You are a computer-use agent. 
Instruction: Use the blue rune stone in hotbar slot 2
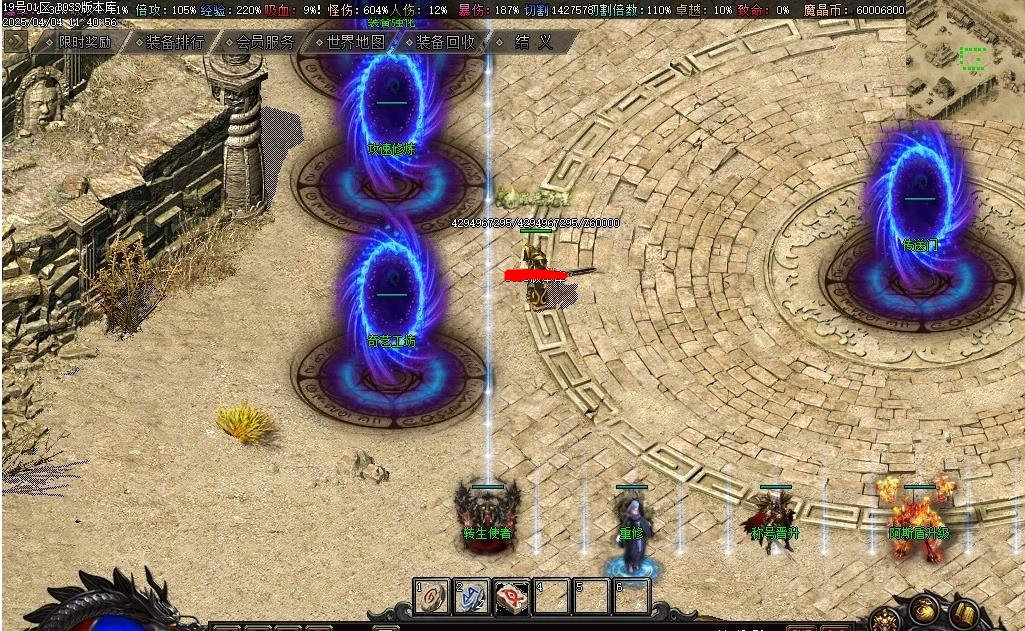point(472,597)
